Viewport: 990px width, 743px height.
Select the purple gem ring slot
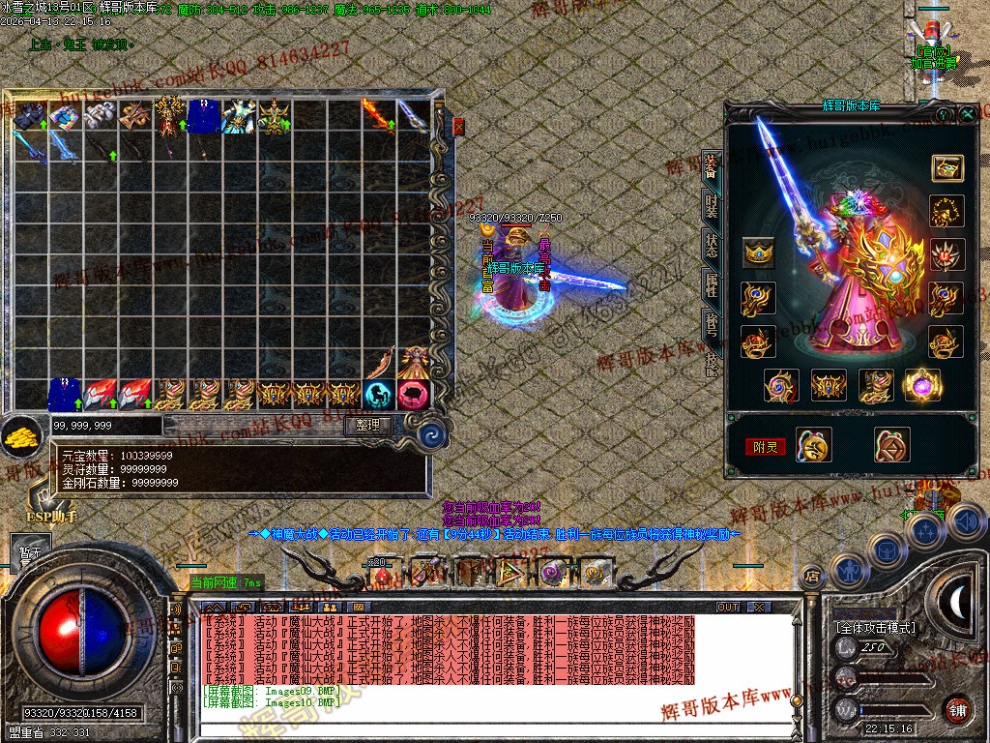(920, 385)
